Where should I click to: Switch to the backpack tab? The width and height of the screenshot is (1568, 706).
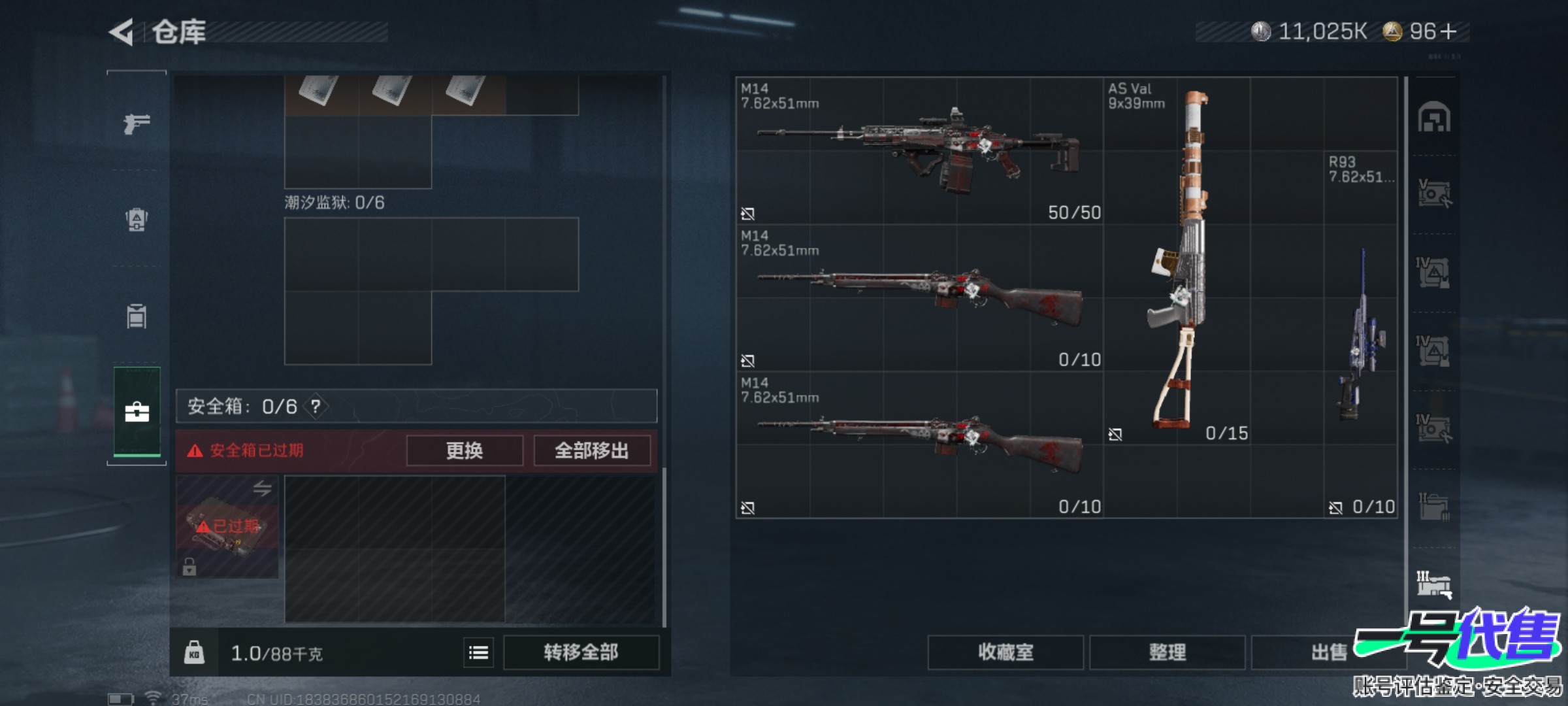137,219
